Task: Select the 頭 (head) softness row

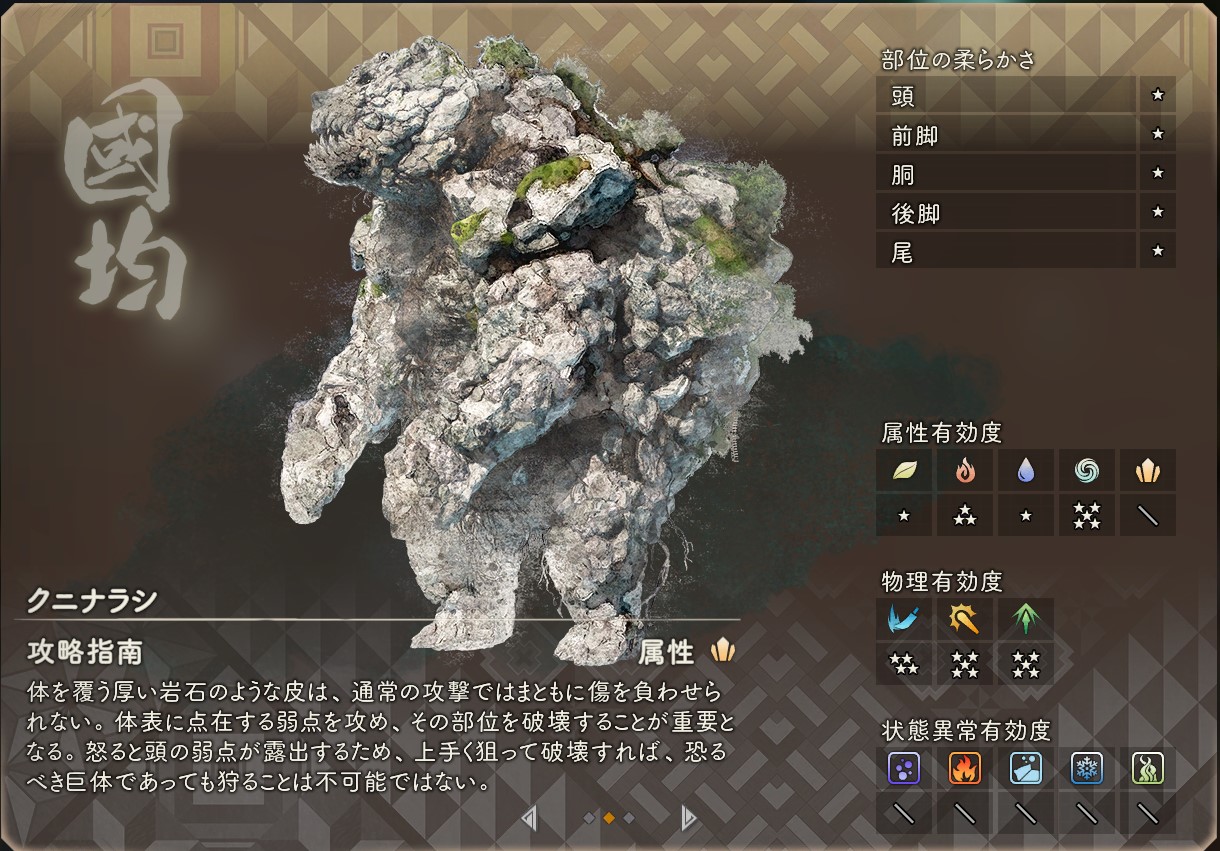Action: click(x=1005, y=96)
